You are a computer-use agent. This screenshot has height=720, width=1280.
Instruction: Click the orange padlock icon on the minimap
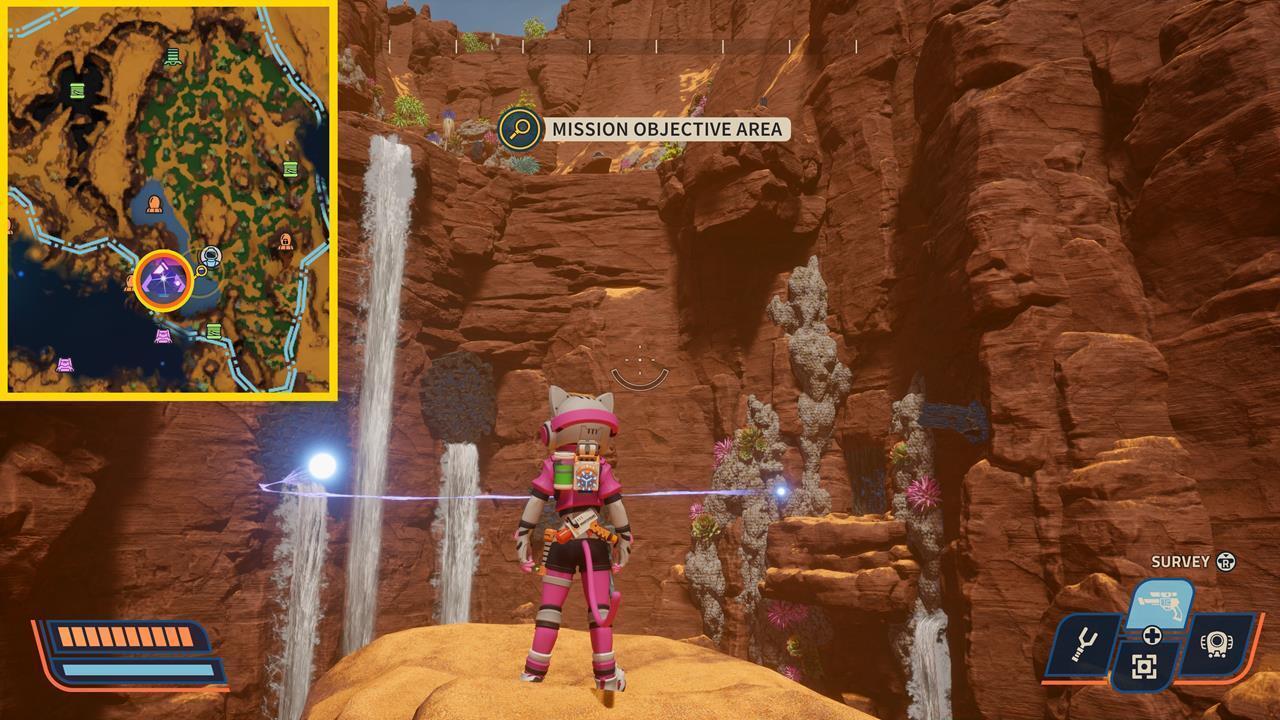pyautogui.click(x=286, y=244)
